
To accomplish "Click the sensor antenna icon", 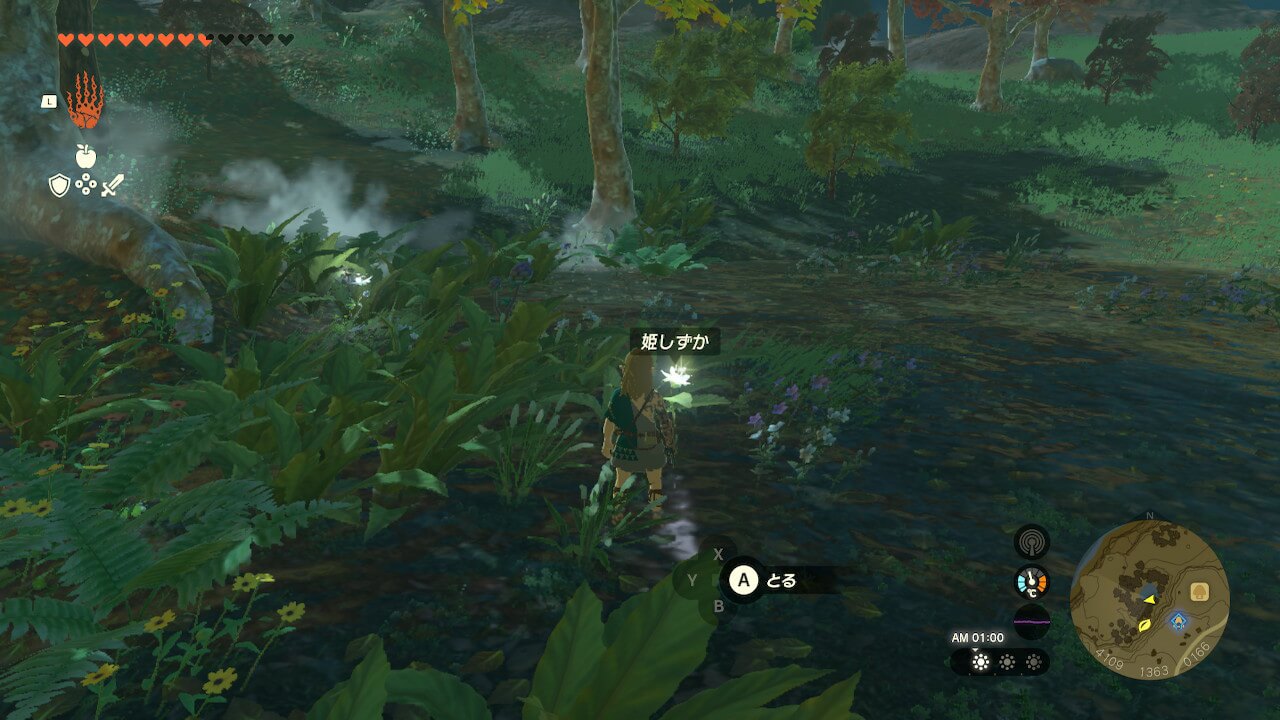I will [x=1031, y=543].
